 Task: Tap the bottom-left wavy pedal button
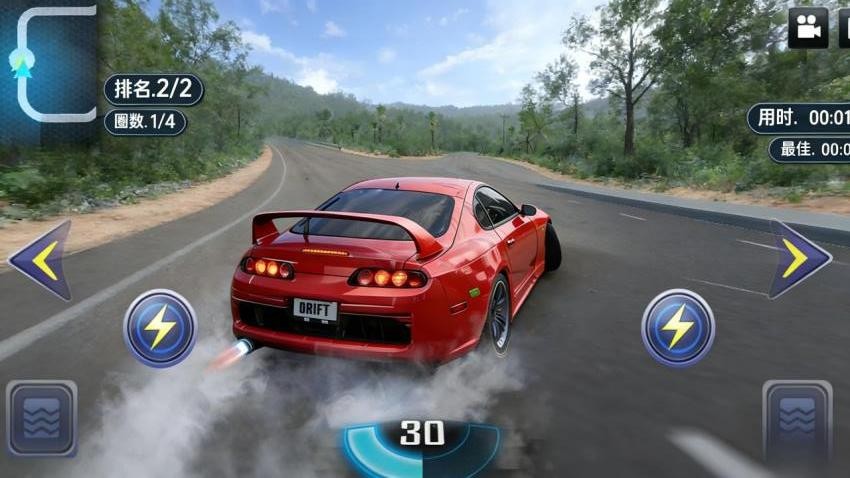[x=41, y=418]
